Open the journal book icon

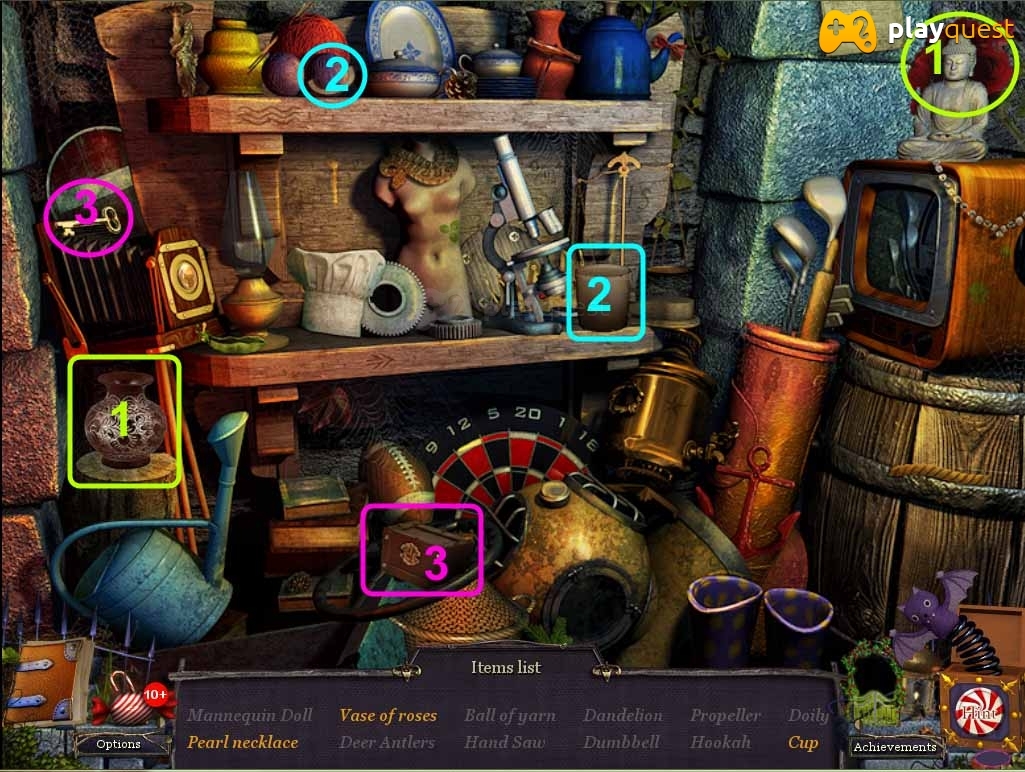(x=45, y=681)
